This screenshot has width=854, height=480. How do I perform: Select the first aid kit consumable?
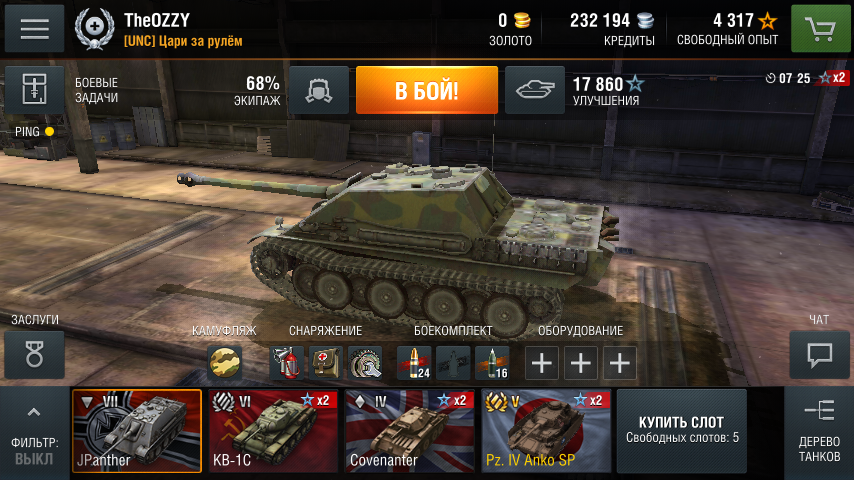pyautogui.click(x=325, y=363)
